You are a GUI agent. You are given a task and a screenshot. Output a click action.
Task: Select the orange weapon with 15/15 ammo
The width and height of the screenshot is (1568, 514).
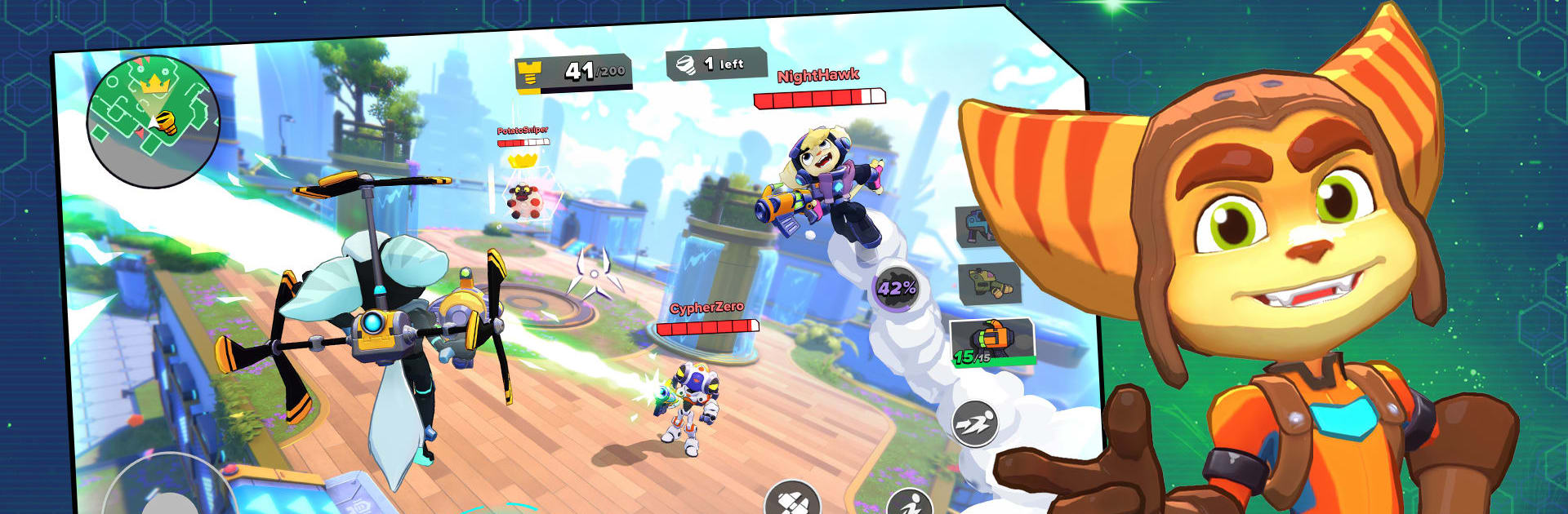pos(992,341)
